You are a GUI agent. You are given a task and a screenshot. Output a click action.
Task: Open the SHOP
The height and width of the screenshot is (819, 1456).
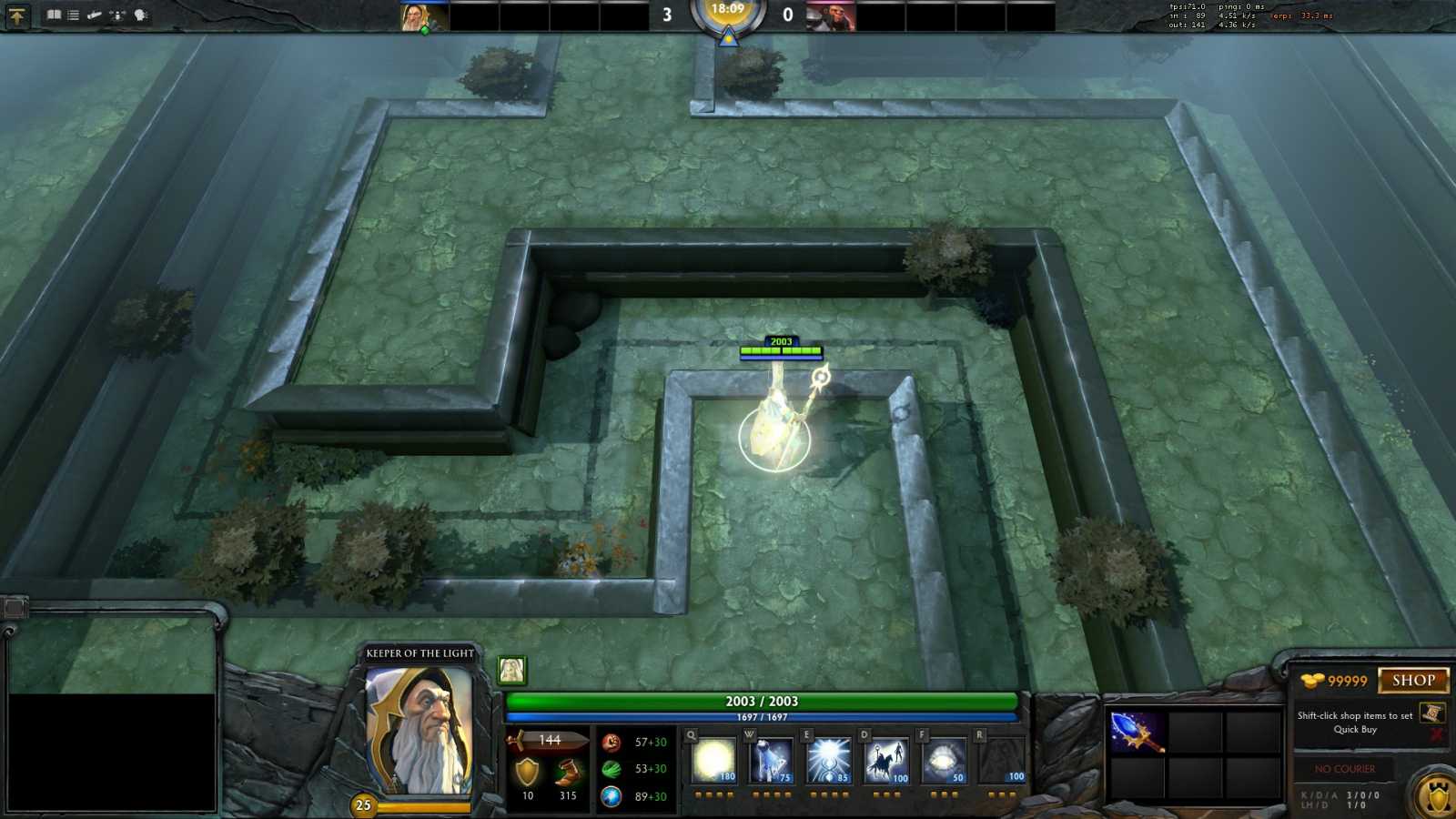pyautogui.click(x=1412, y=680)
